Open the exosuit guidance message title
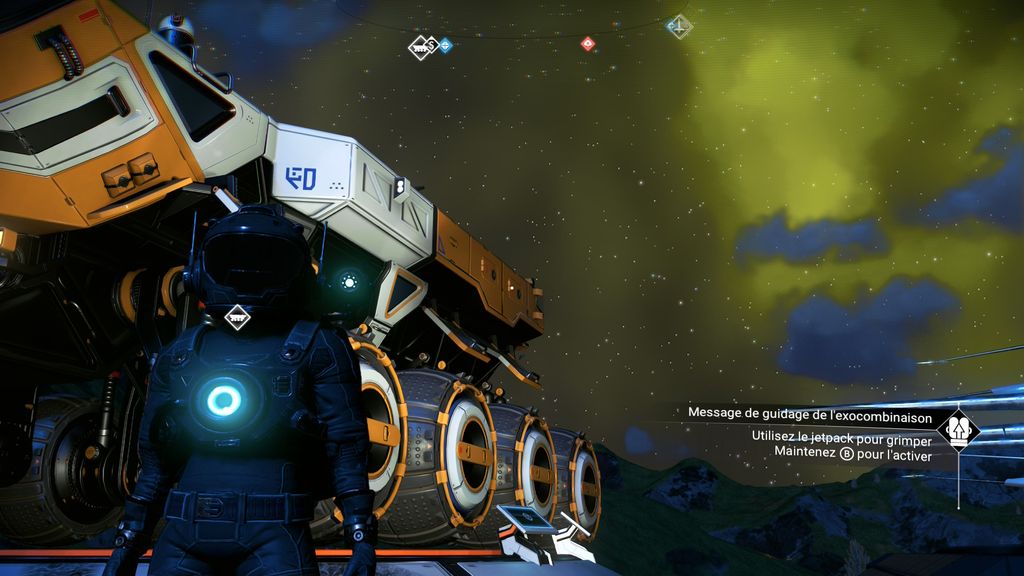 (810, 414)
